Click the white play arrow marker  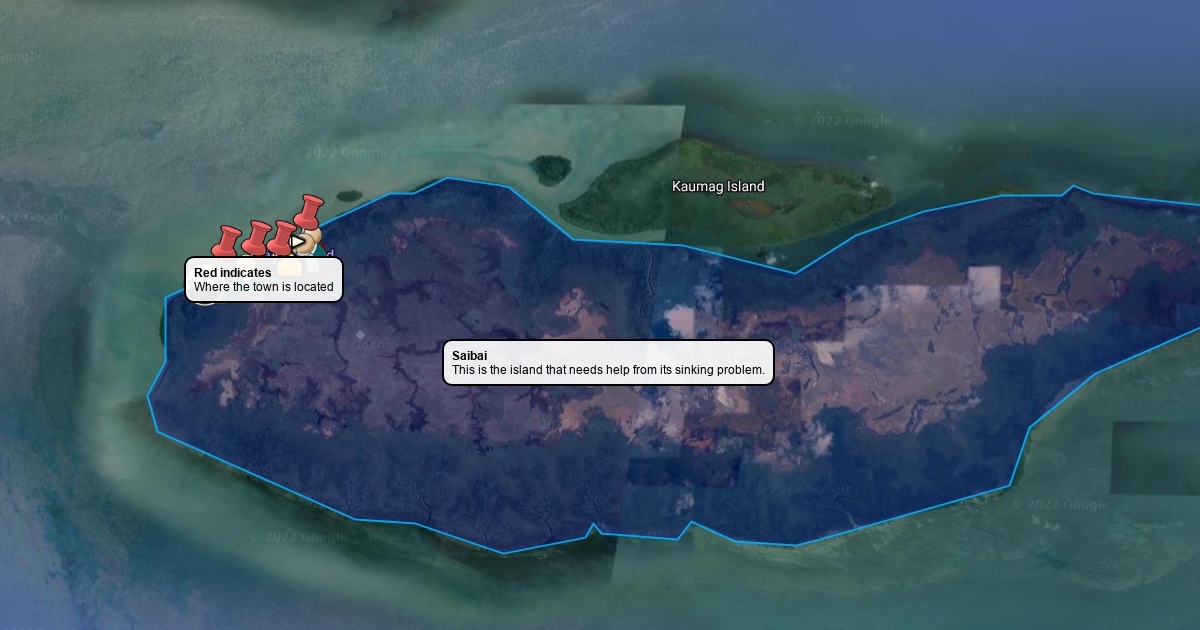298,241
